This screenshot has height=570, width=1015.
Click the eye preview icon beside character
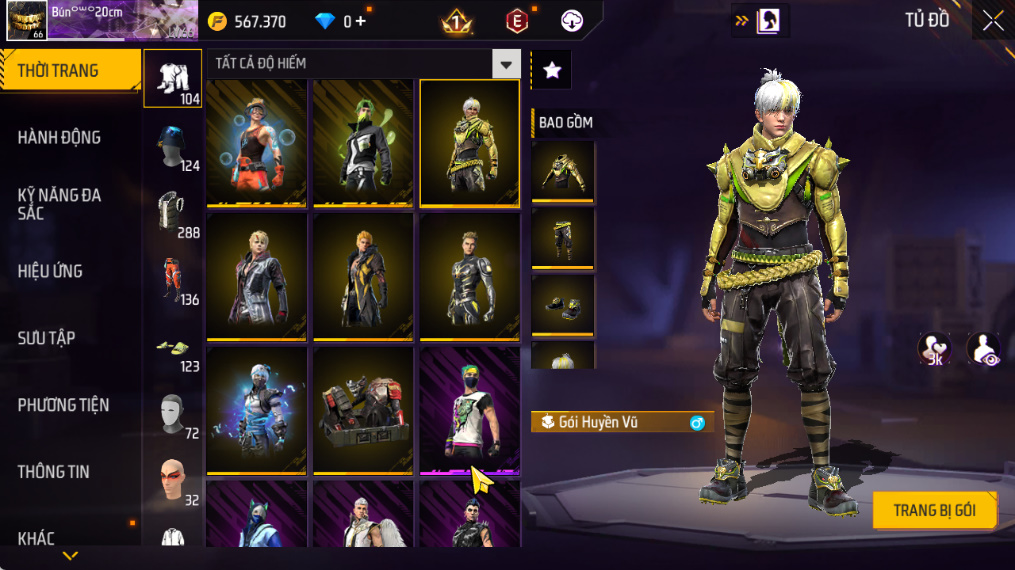(x=983, y=349)
